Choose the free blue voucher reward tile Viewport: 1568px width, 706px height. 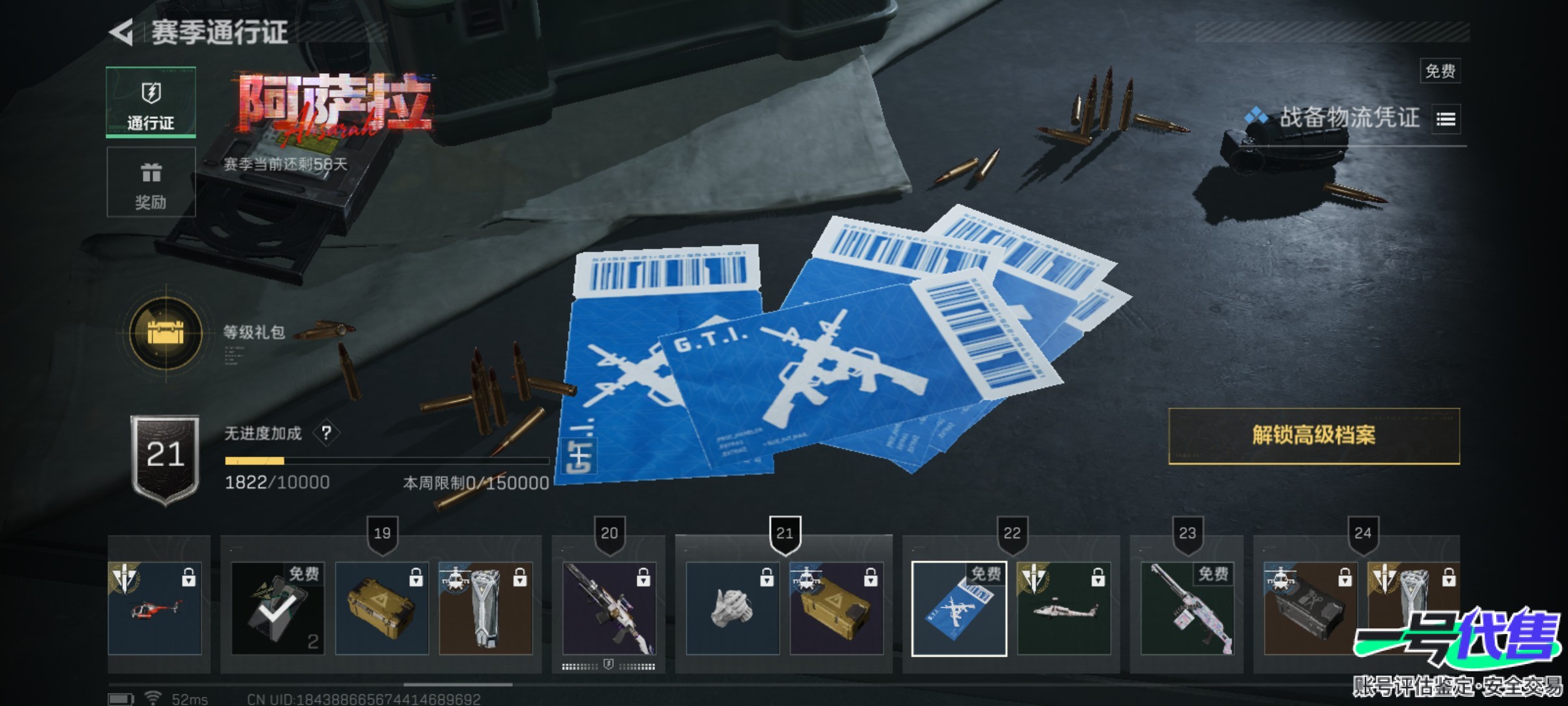click(x=959, y=609)
